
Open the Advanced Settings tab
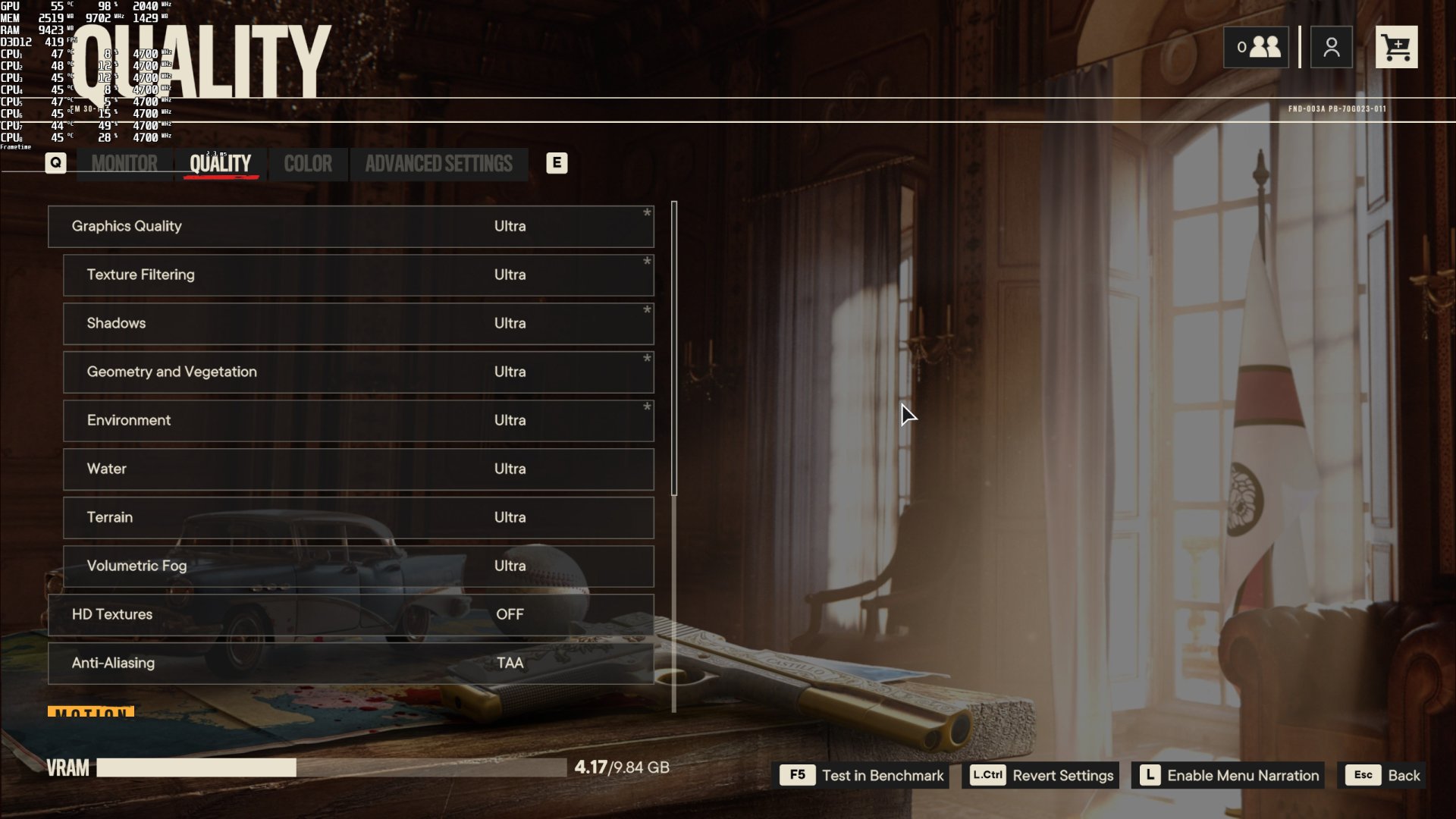click(438, 163)
